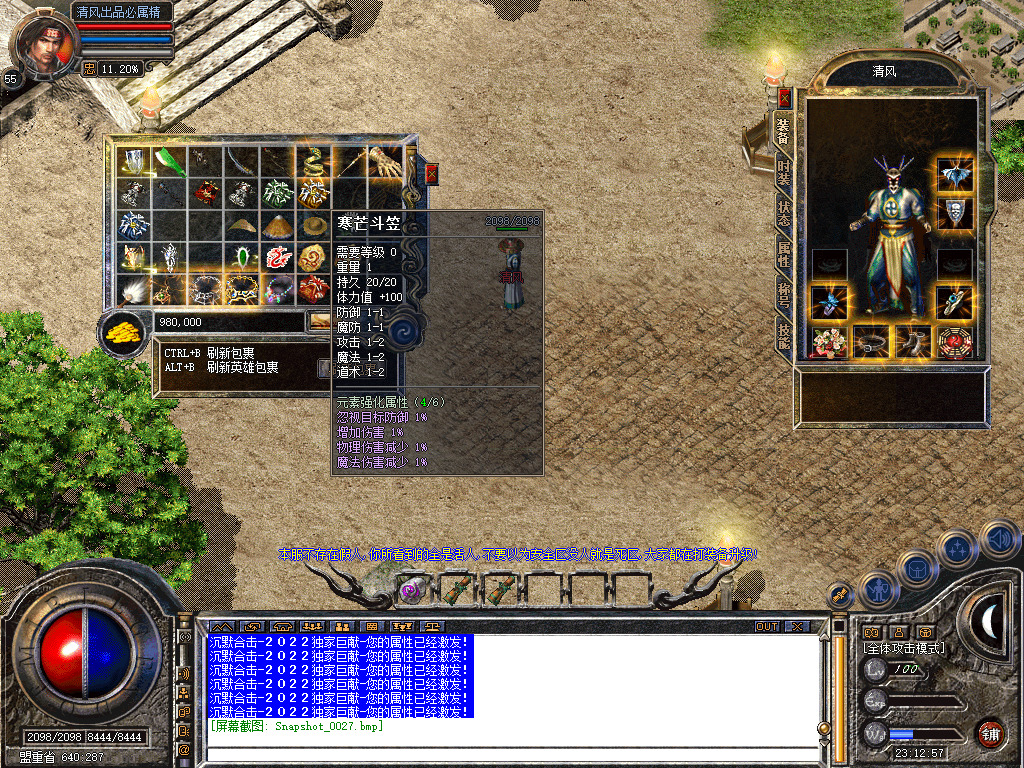Select the equipped skull shield slot
The width and height of the screenshot is (1024, 768).
tap(955, 212)
